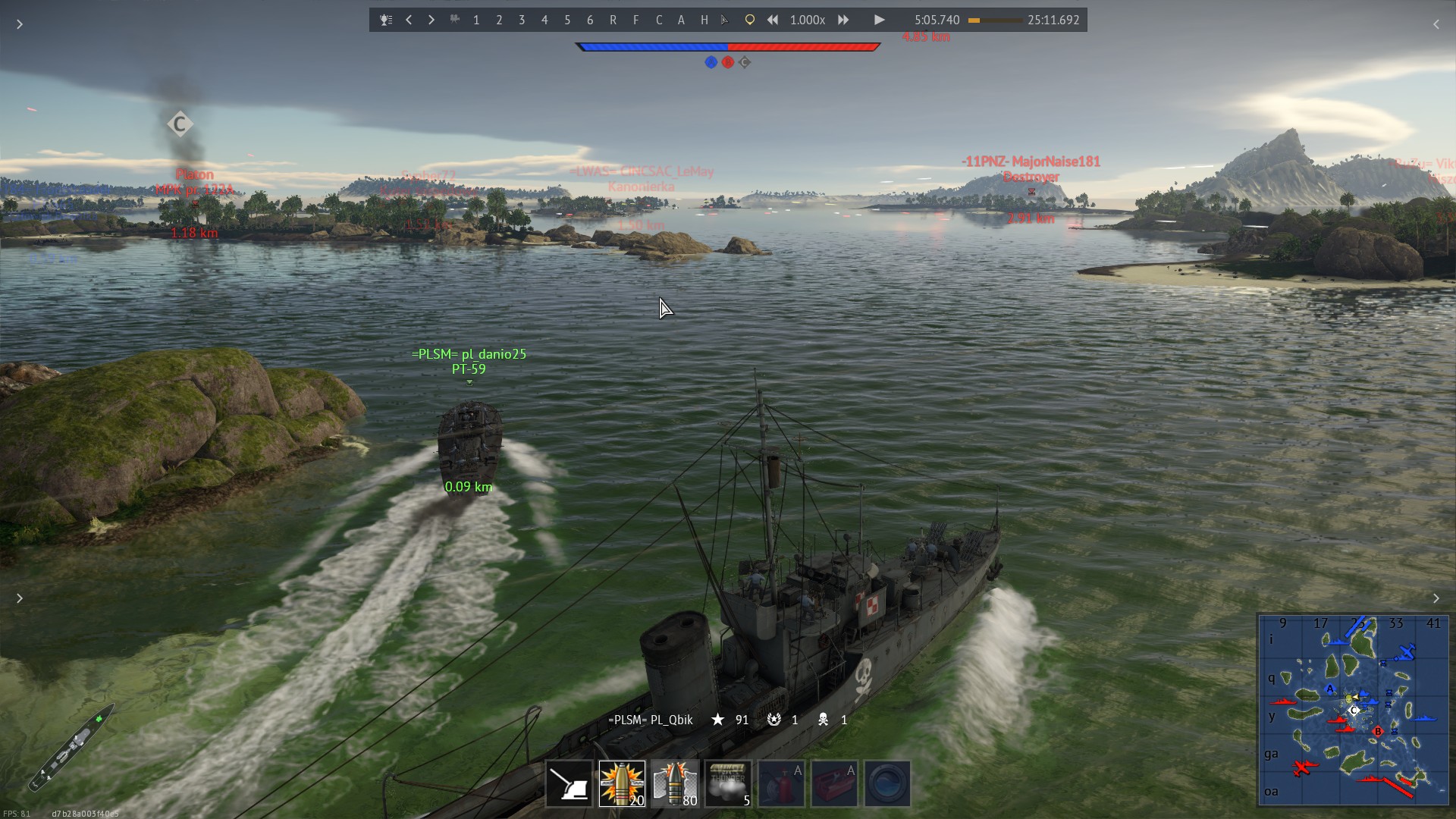Expand the top-left side panel arrow
This screenshot has height=819, width=1456.
click(x=20, y=24)
